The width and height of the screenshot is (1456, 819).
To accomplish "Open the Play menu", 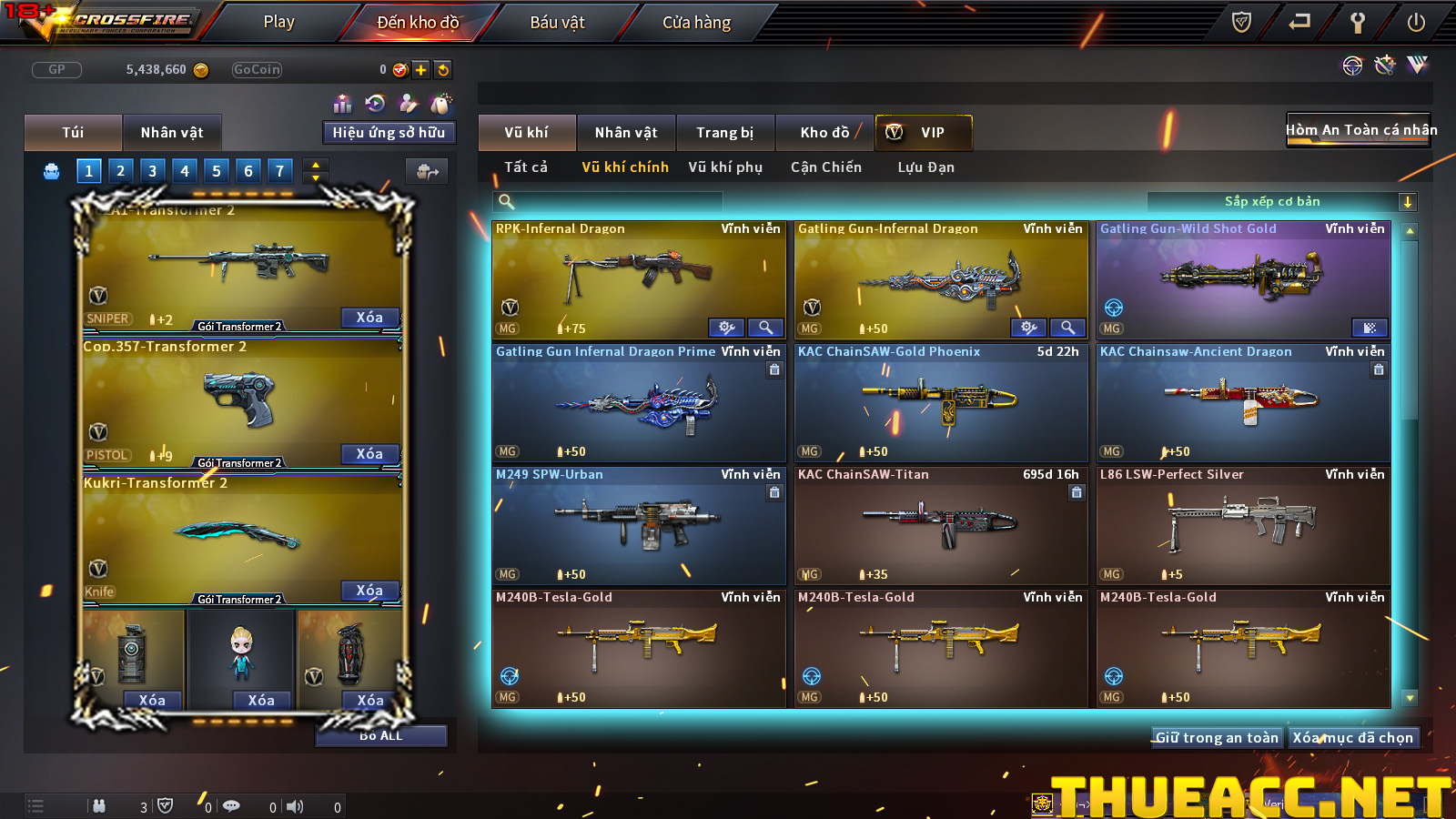I will coord(278,22).
